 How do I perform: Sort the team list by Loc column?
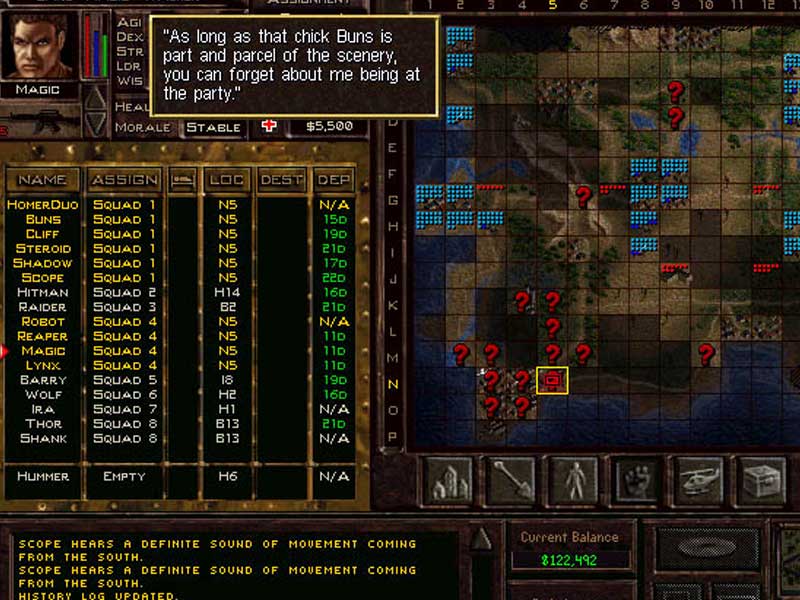click(x=226, y=180)
